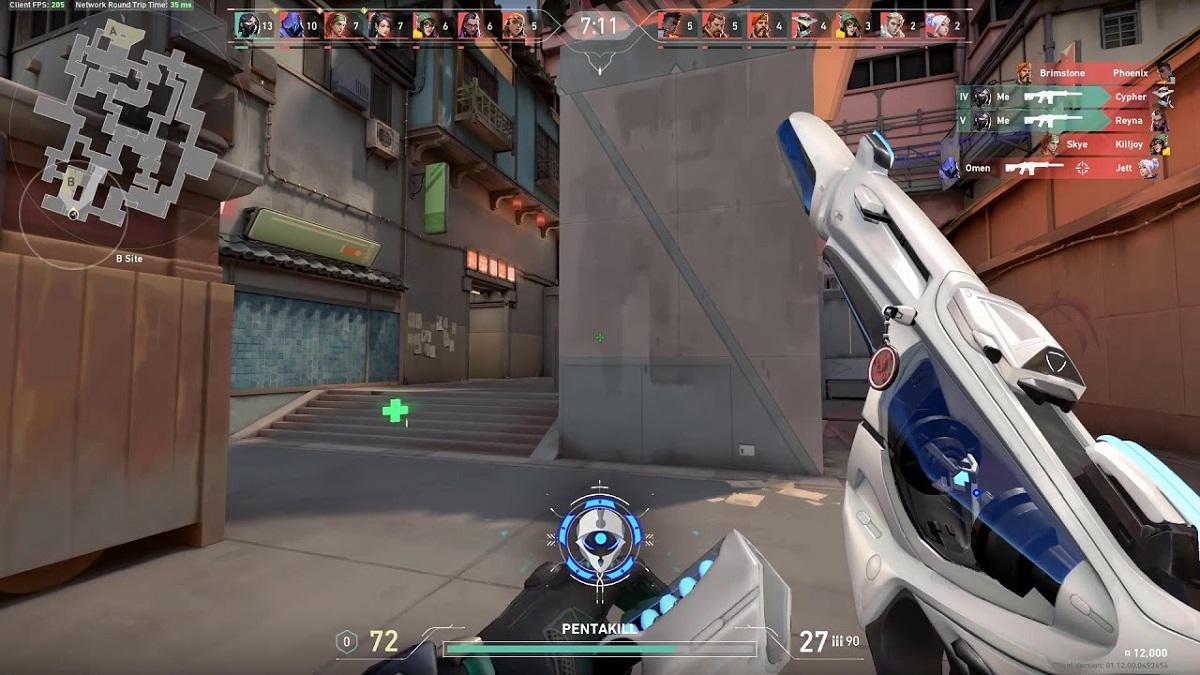Image resolution: width=1200 pixels, height=675 pixels.
Task: Click Phoenix's portrait in the top scoreboard
Action: pos(669,25)
